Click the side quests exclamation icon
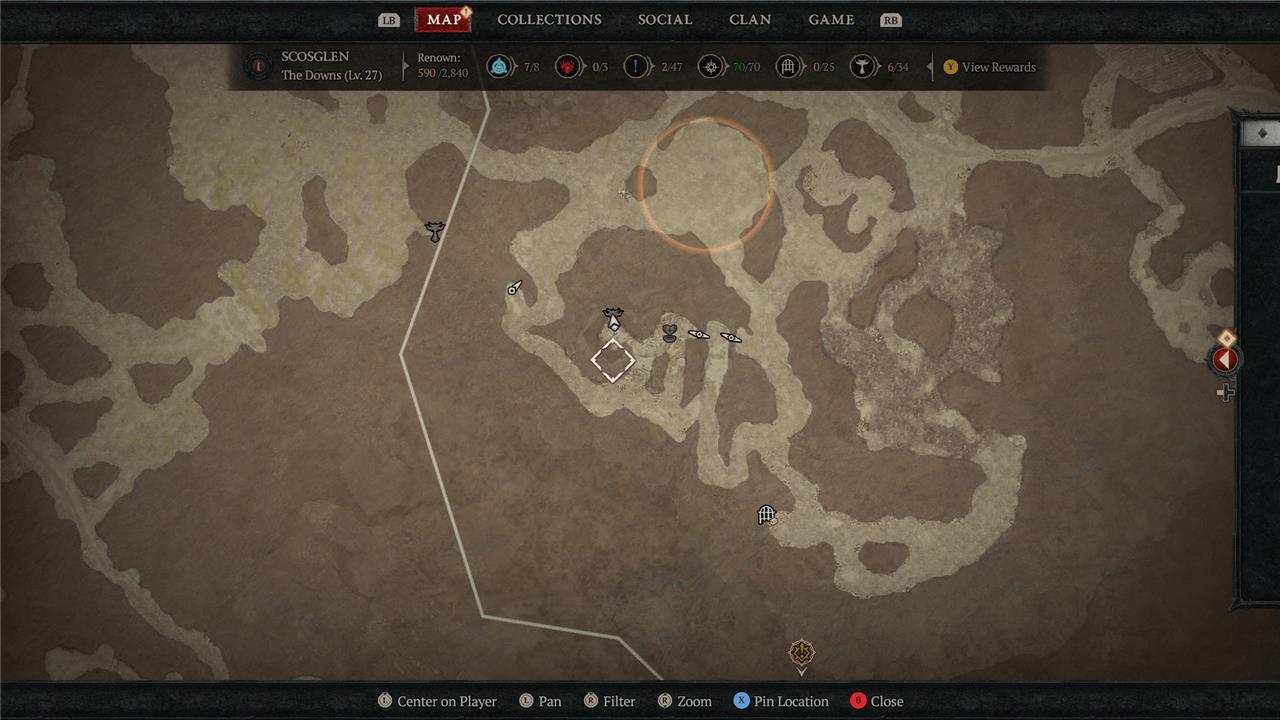This screenshot has width=1280, height=720. (637, 67)
